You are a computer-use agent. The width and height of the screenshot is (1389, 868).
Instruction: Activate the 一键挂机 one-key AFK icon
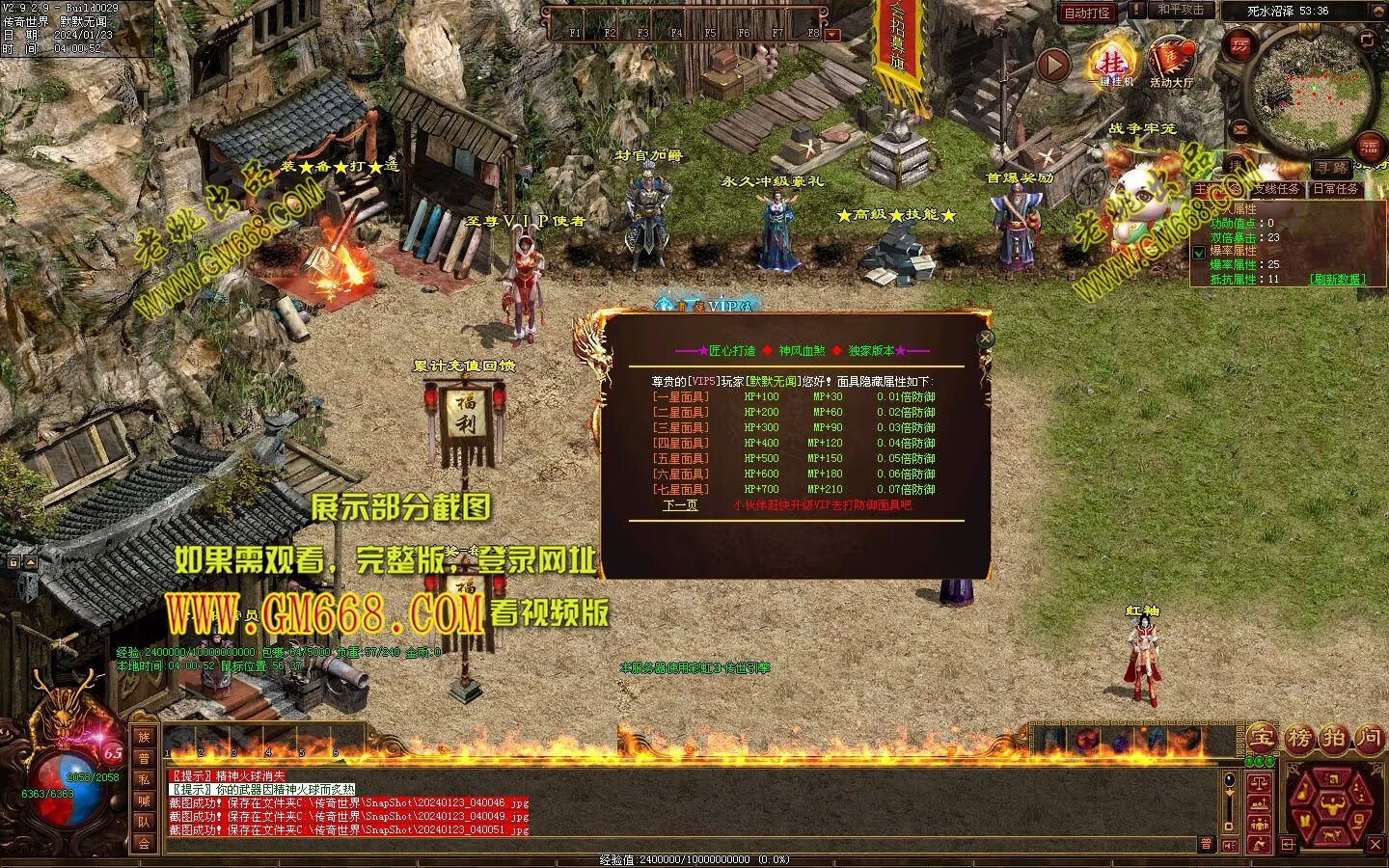[x=1113, y=66]
